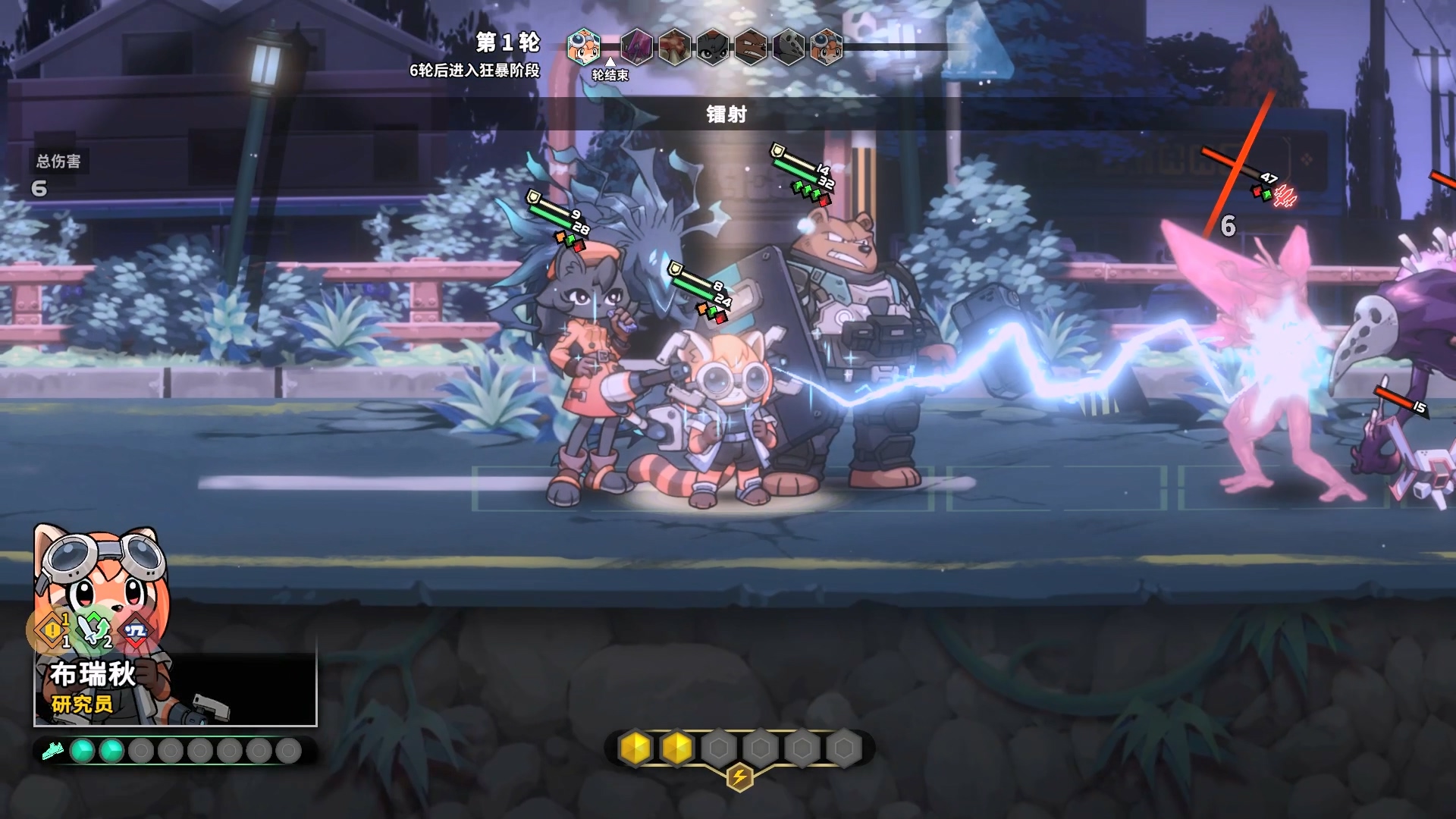Select the purple enemy portrait in turn order
Image resolution: width=1456 pixels, height=819 pixels.
coord(636,46)
